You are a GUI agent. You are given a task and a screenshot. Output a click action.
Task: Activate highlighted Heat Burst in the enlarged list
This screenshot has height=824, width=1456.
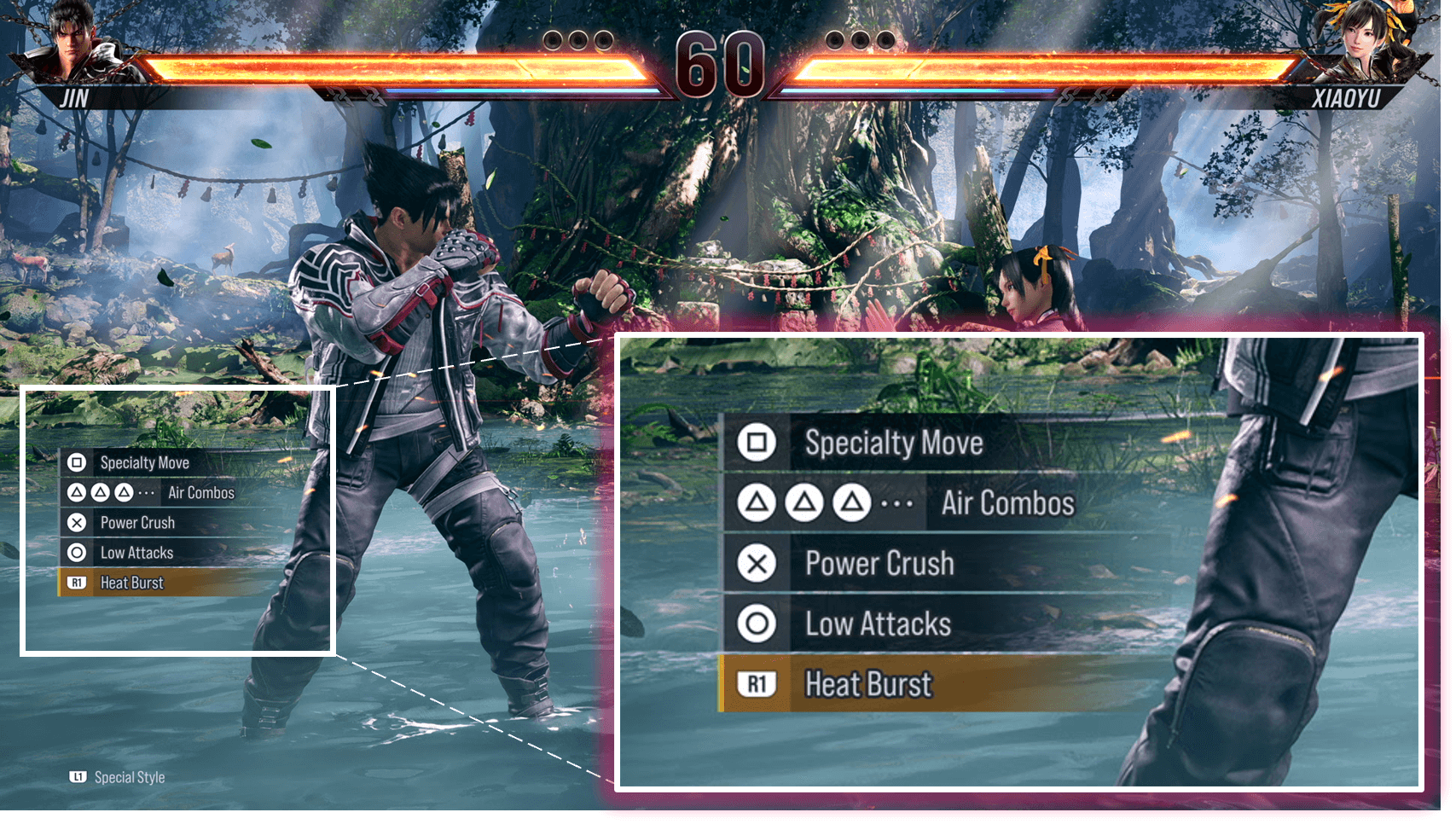click(867, 684)
